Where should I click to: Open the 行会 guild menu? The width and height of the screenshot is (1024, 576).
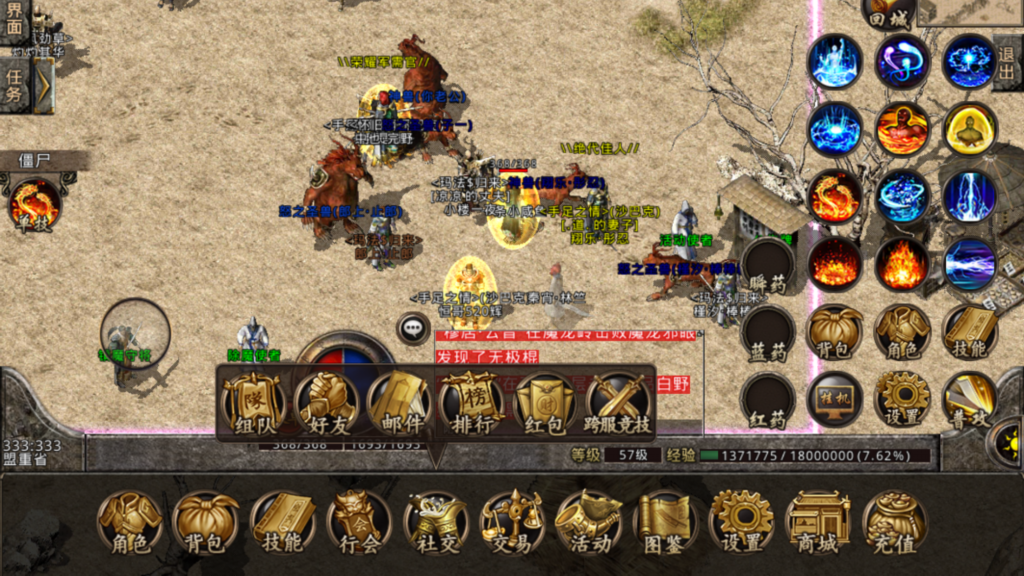358,522
